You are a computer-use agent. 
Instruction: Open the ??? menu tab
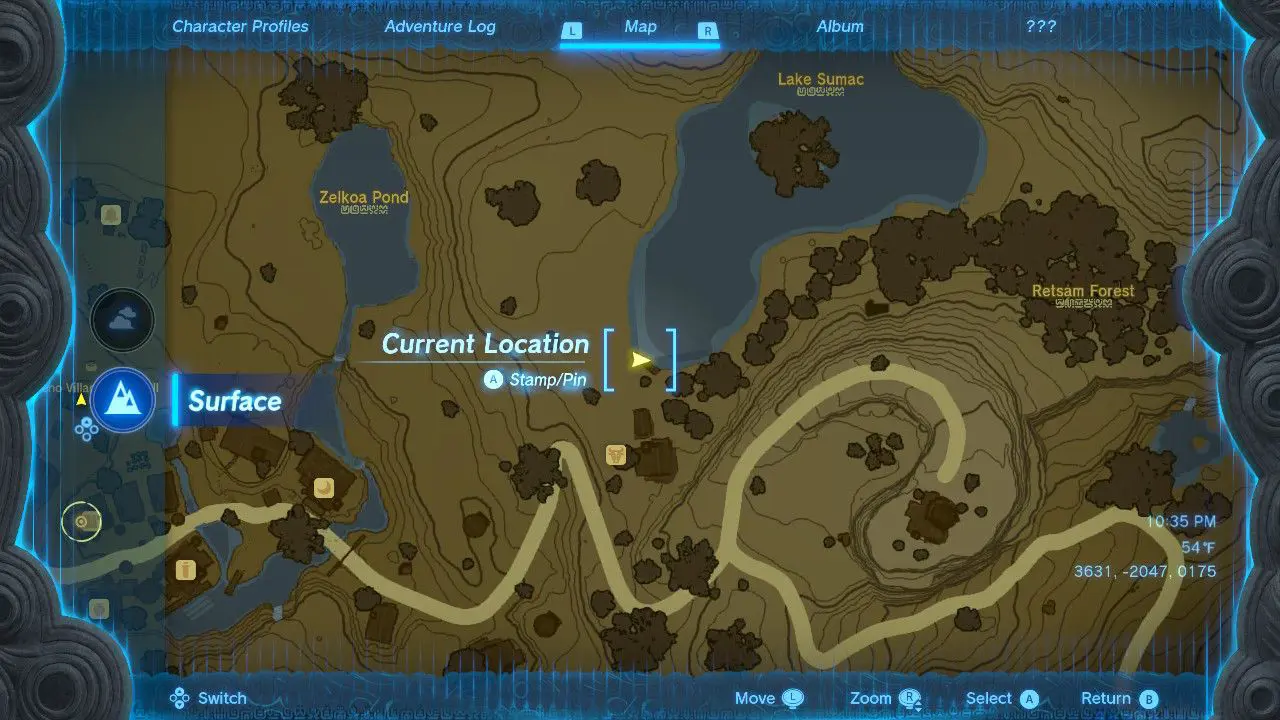[x=1041, y=27]
